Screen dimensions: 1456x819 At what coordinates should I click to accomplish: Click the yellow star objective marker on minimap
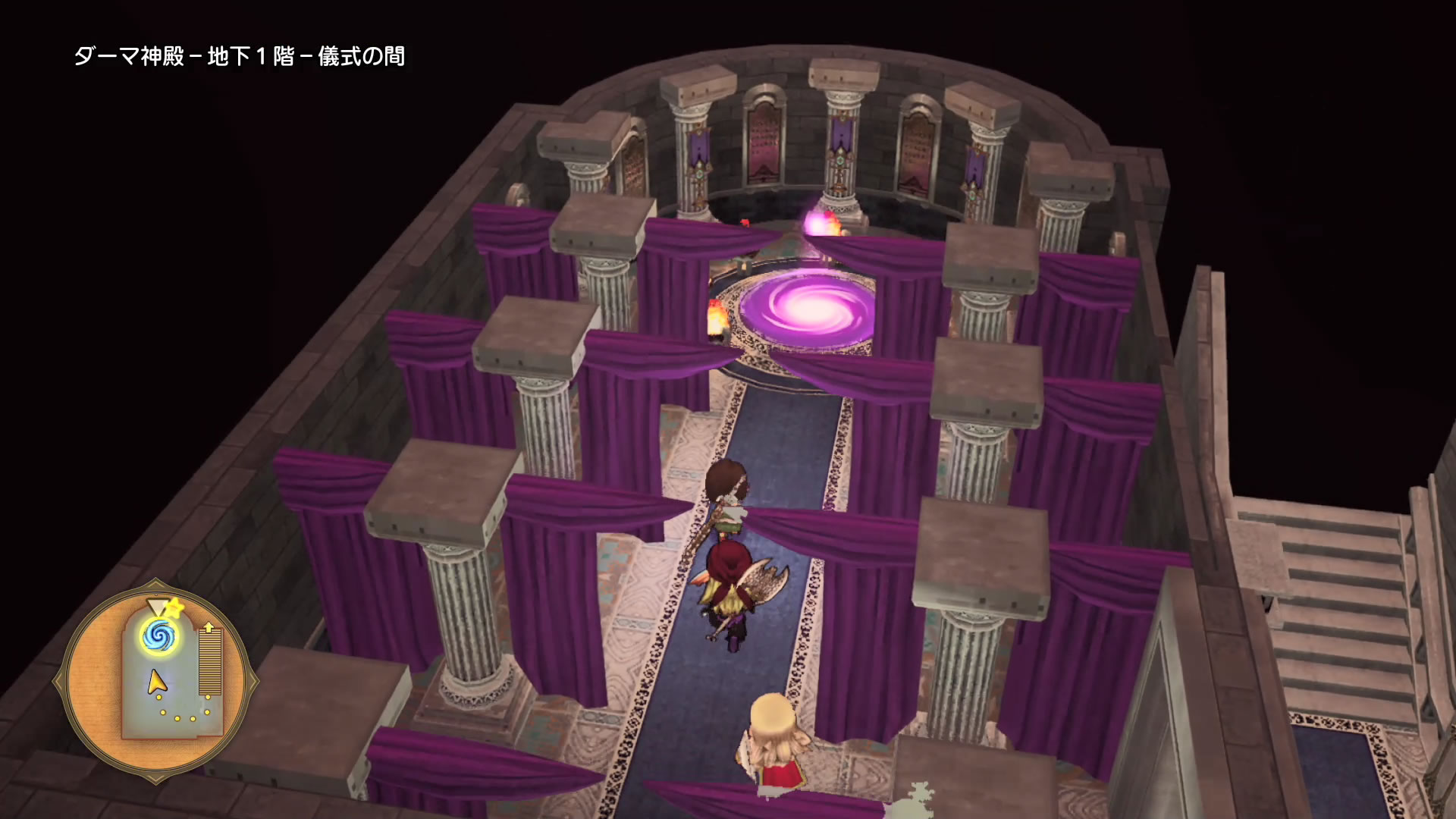(175, 607)
